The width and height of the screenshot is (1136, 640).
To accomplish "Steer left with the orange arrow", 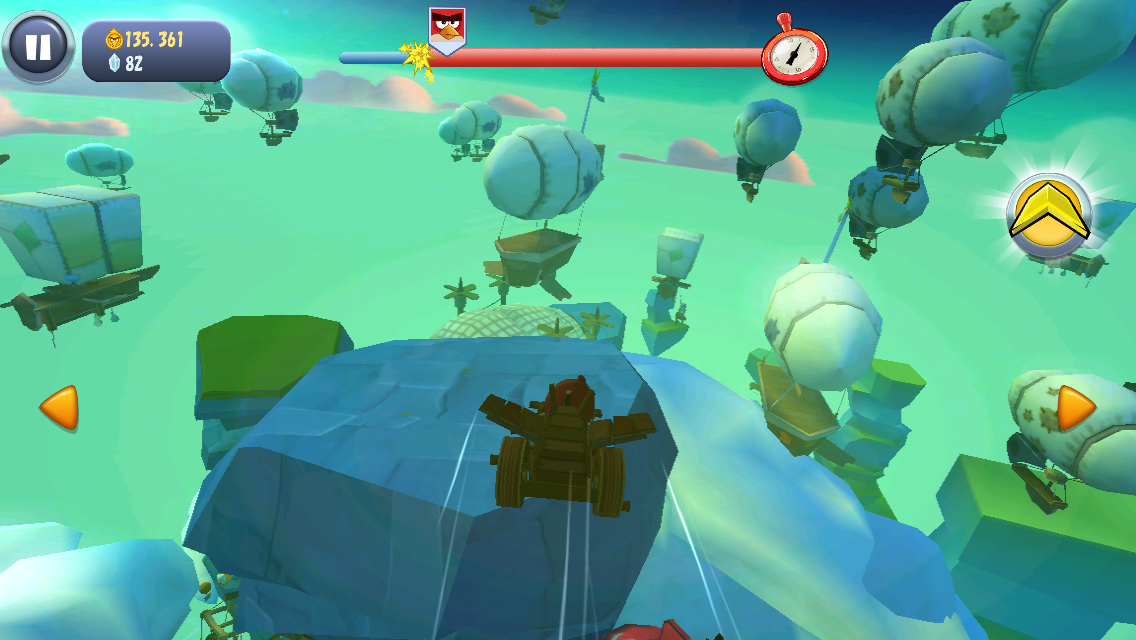I will [59, 408].
